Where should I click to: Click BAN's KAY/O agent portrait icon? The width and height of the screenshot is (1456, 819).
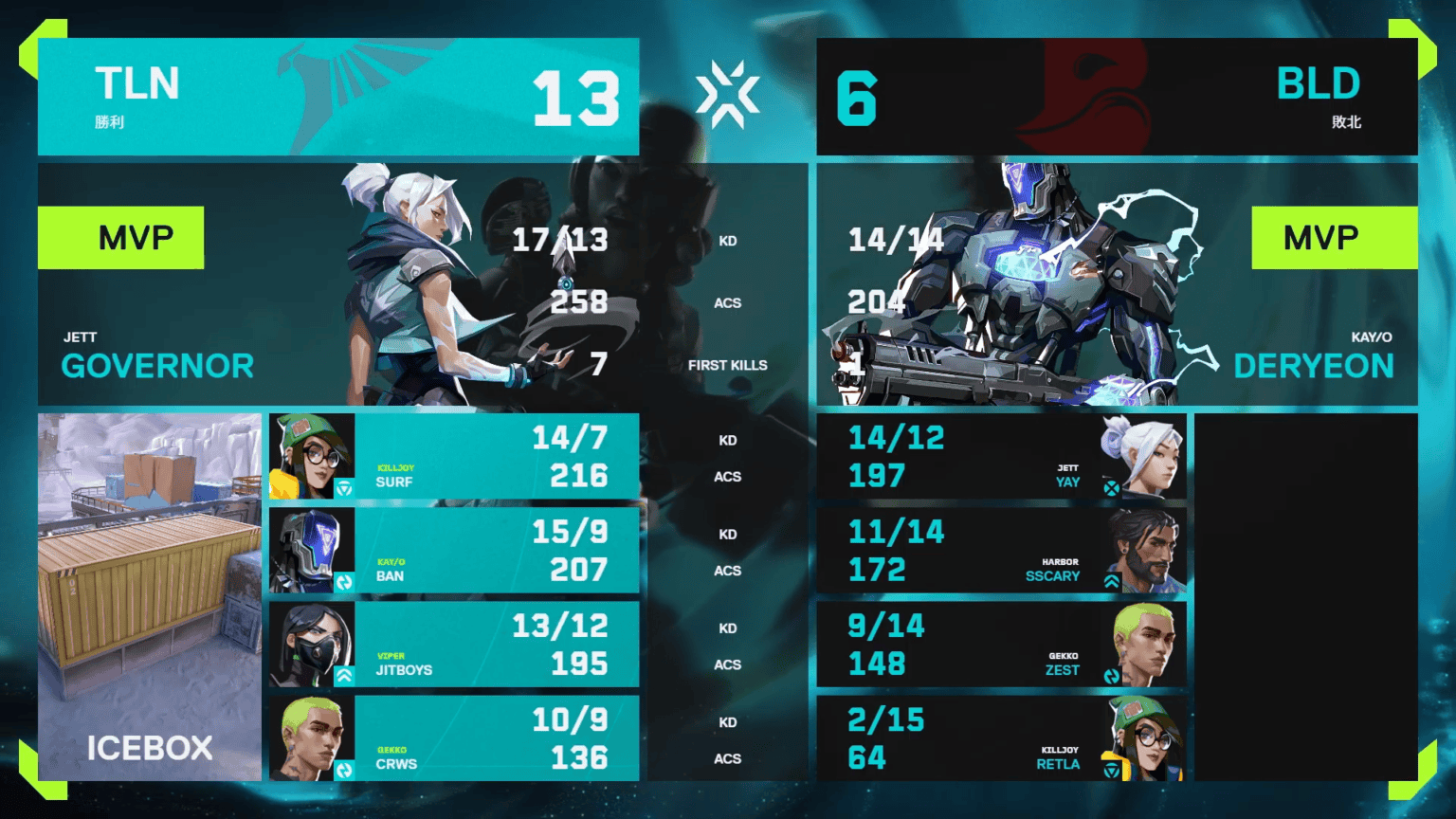point(313,550)
